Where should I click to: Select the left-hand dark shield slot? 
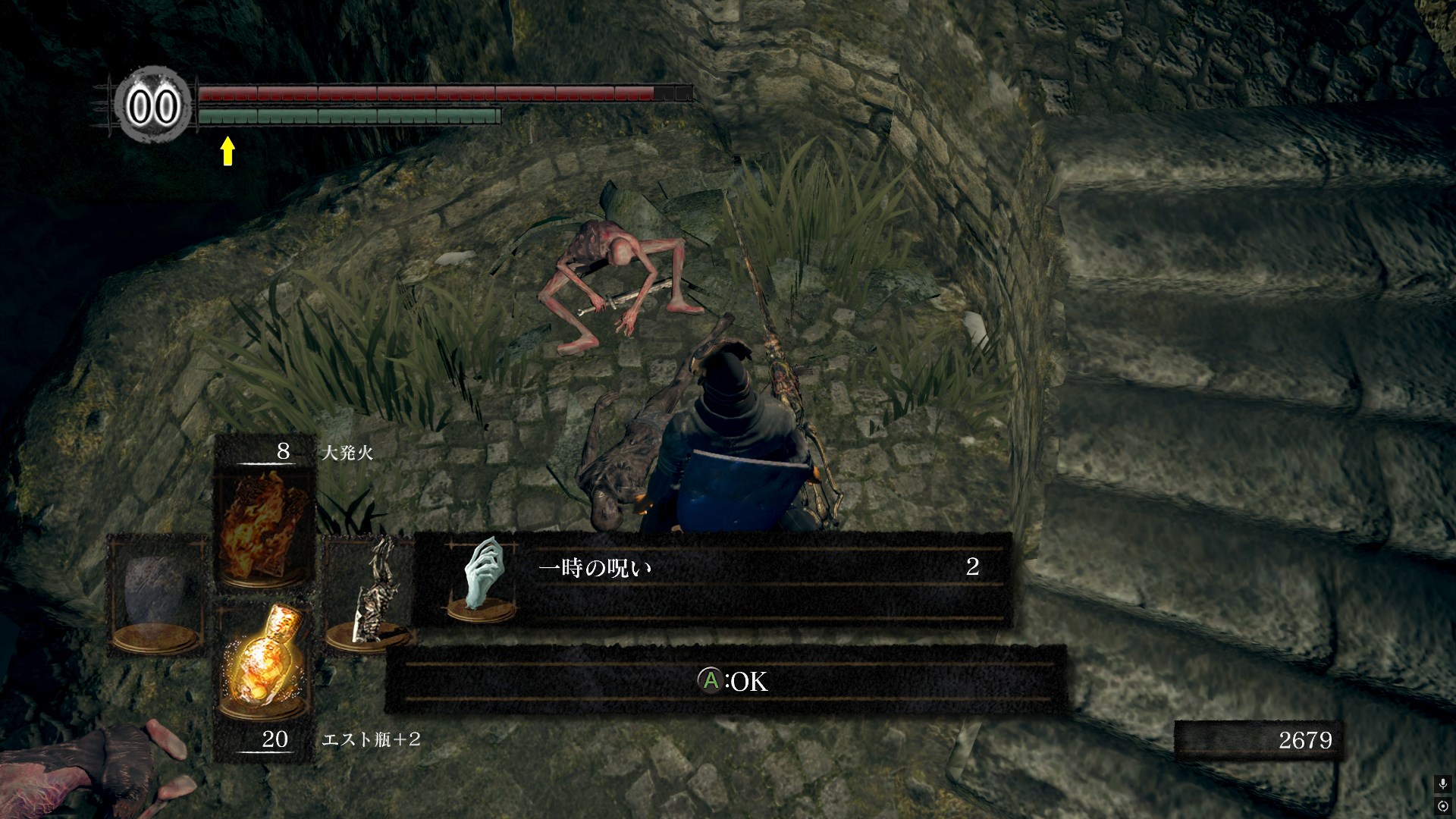click(x=157, y=595)
